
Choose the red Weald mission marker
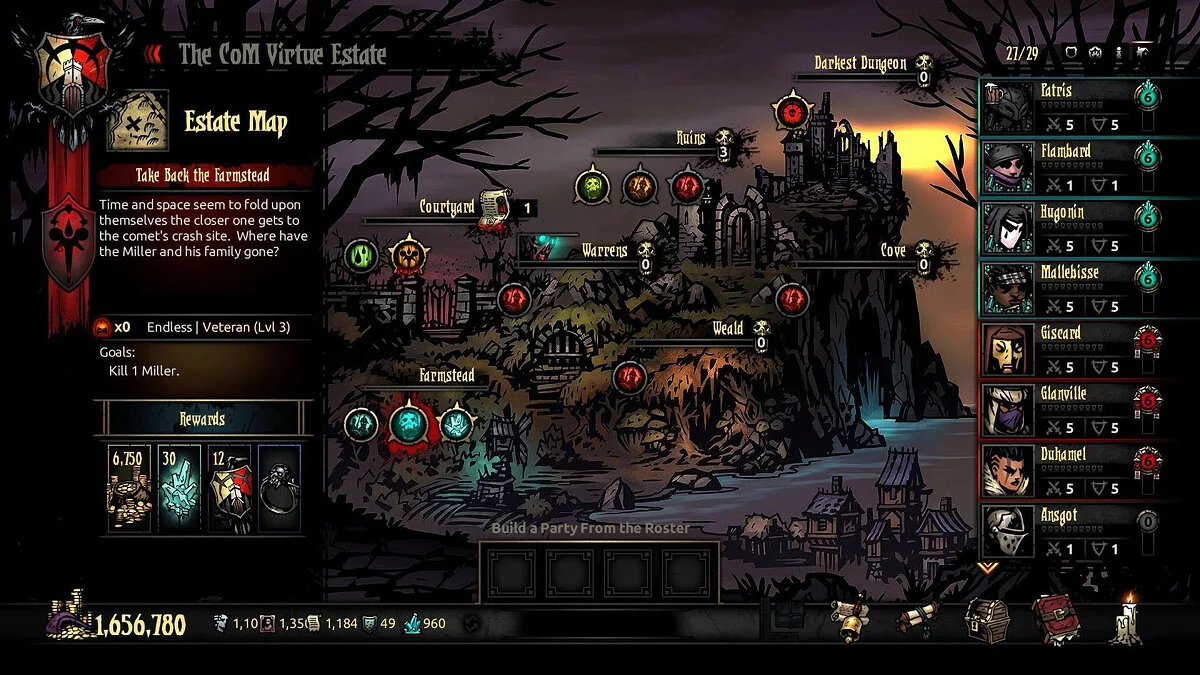coord(629,376)
